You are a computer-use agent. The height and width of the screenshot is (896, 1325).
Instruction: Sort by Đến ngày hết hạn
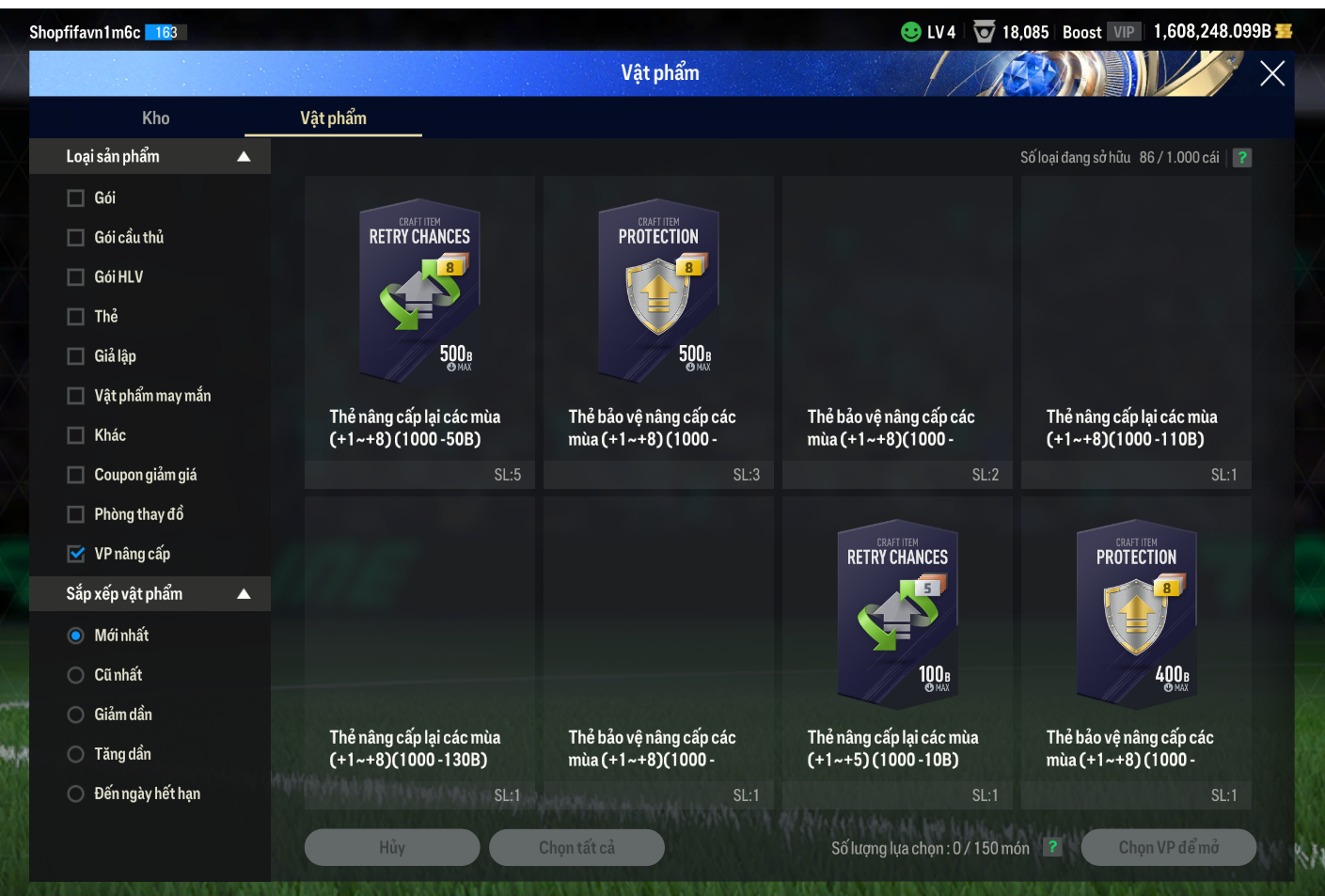point(76,794)
